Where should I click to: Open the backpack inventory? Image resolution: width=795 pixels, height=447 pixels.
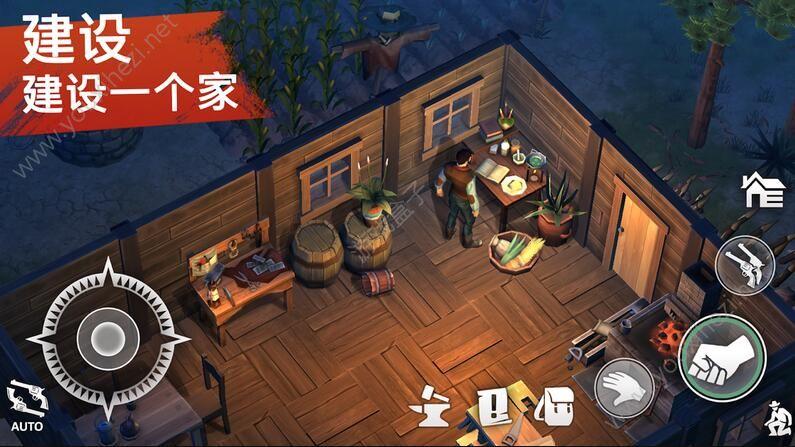554,406
